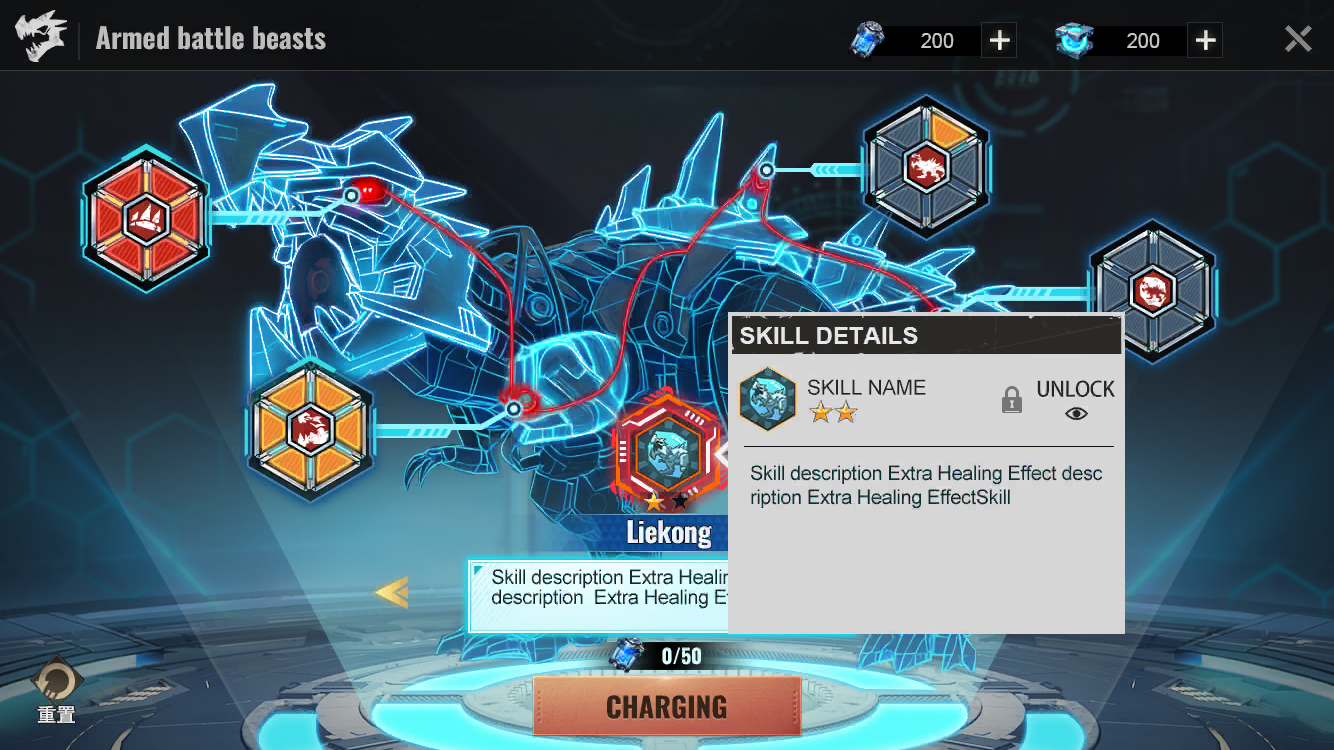
Task: Click the padlock icon in Skill Details
Action: coord(1012,400)
